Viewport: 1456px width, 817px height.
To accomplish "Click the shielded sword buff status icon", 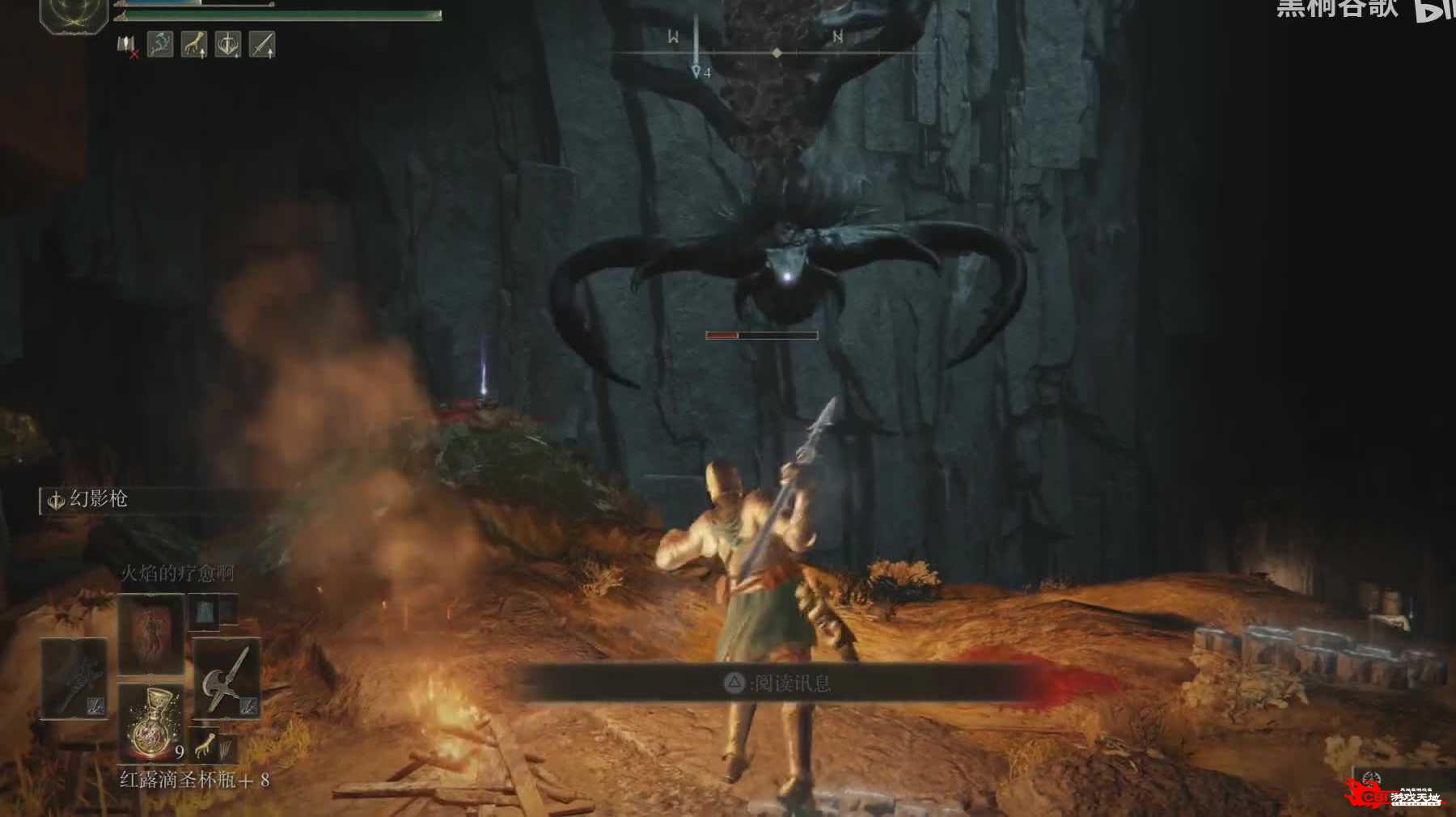I will click(228, 44).
